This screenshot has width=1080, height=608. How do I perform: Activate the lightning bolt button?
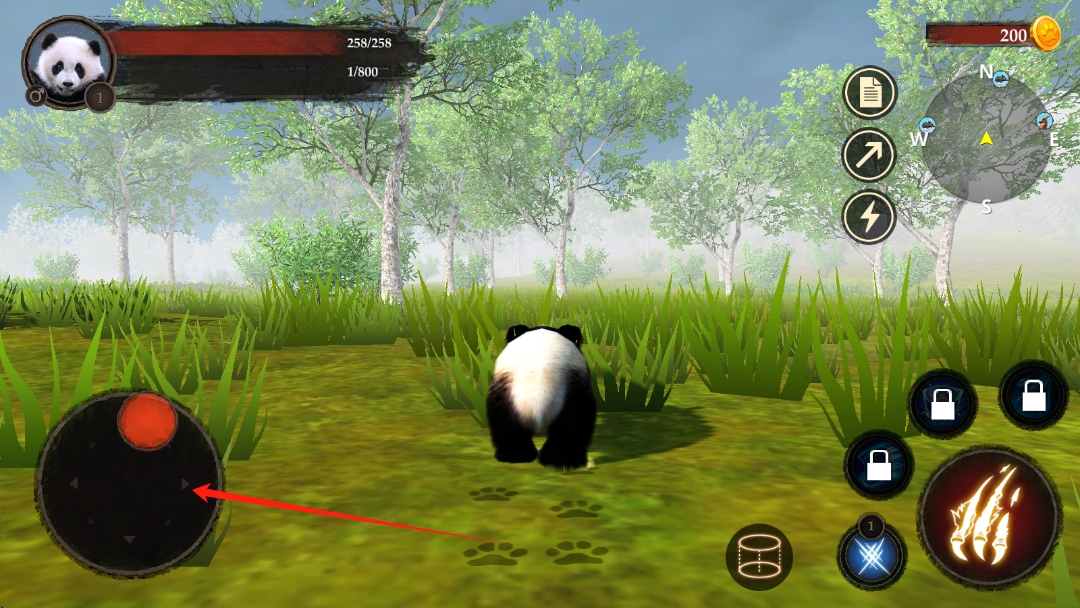(869, 217)
